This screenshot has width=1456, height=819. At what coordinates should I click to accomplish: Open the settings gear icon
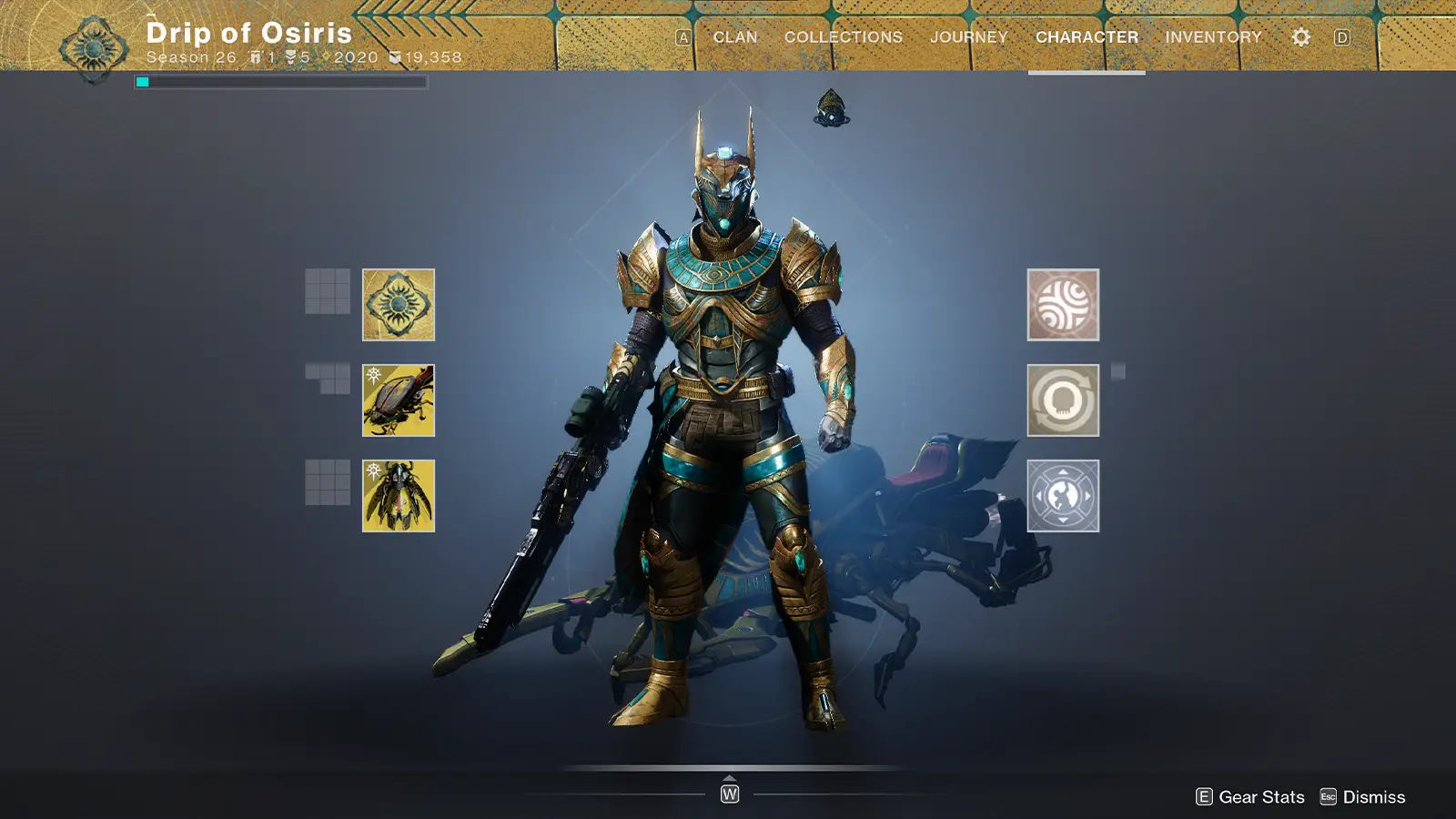(x=1300, y=36)
